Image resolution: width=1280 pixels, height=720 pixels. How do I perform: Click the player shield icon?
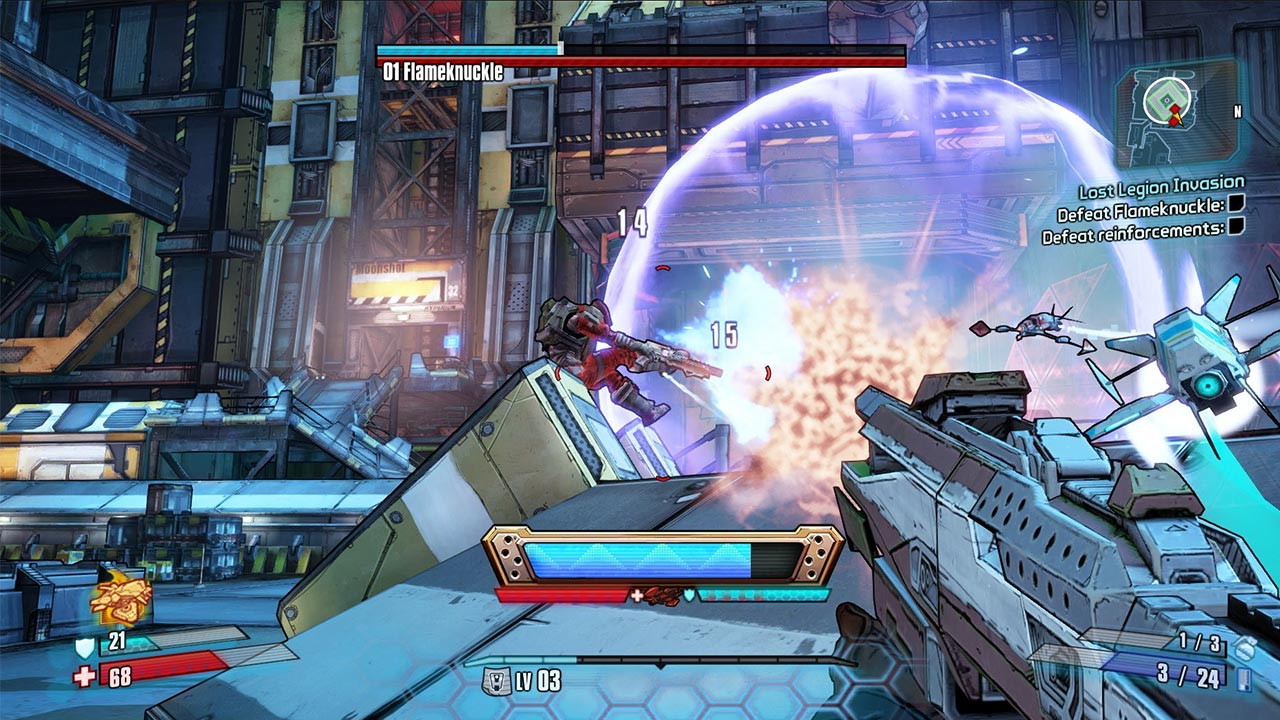tap(85, 647)
